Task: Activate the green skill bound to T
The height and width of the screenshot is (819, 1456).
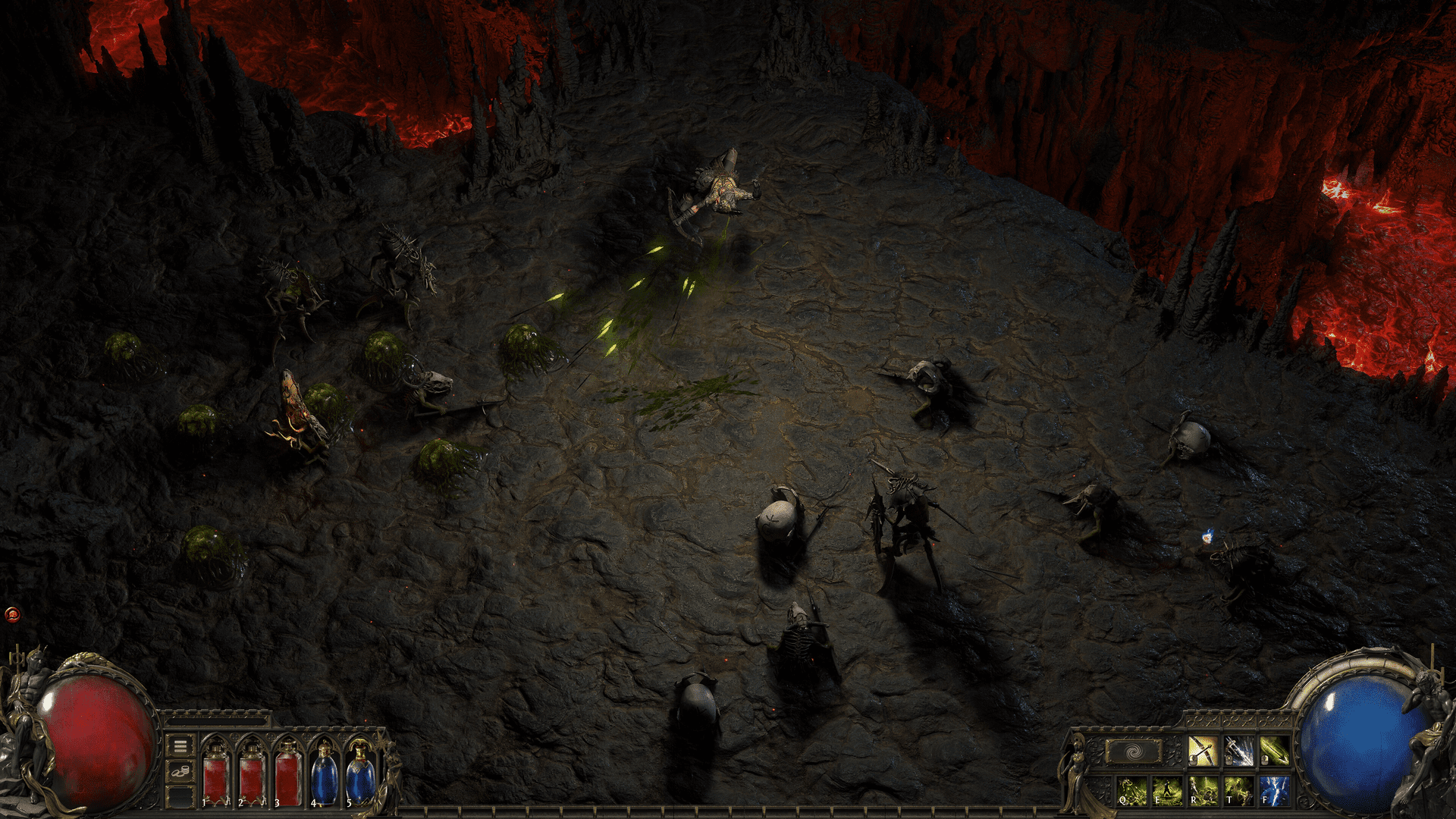Action: [x=1238, y=790]
